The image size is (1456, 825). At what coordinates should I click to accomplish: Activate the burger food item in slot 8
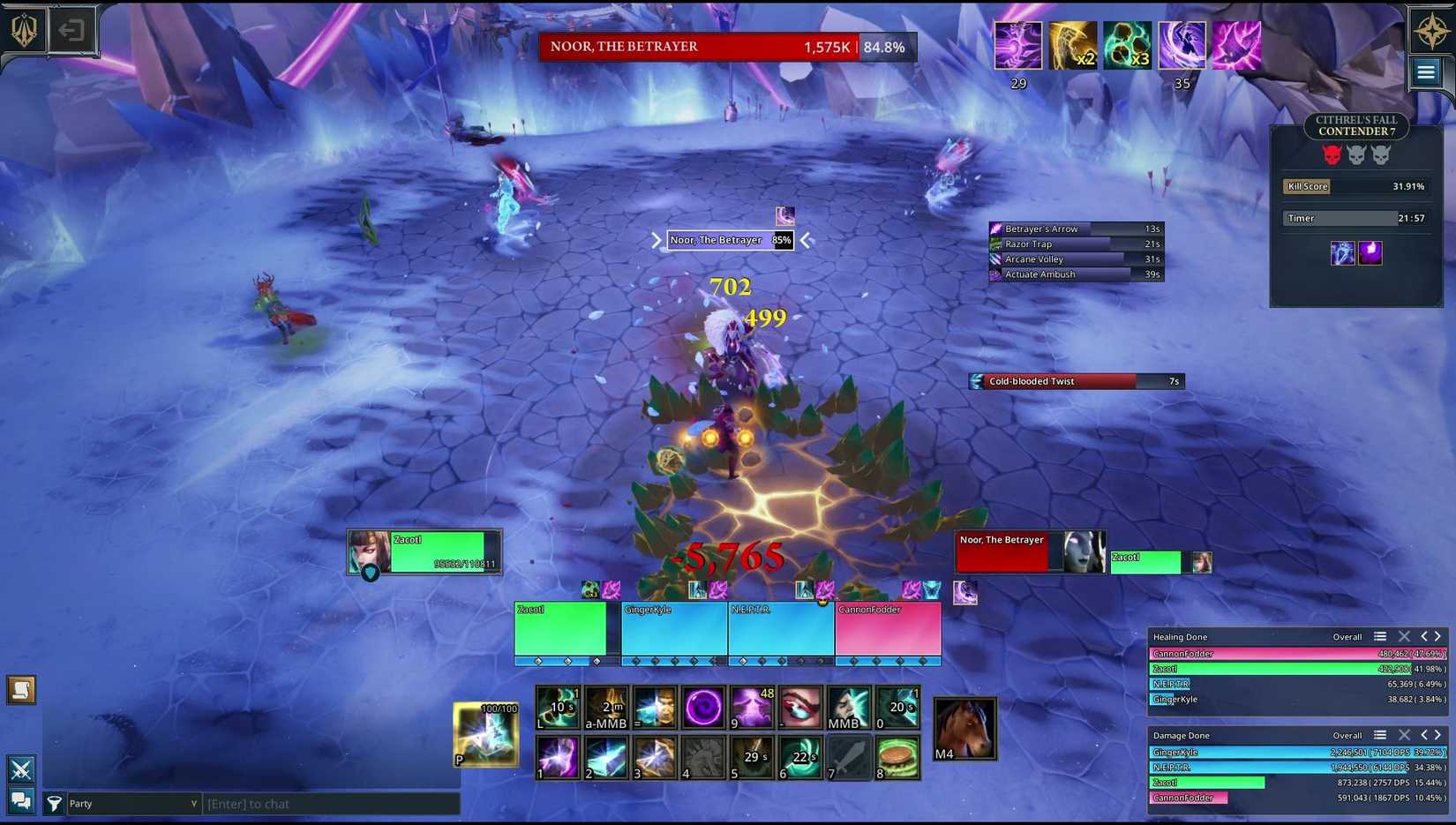pos(897,758)
